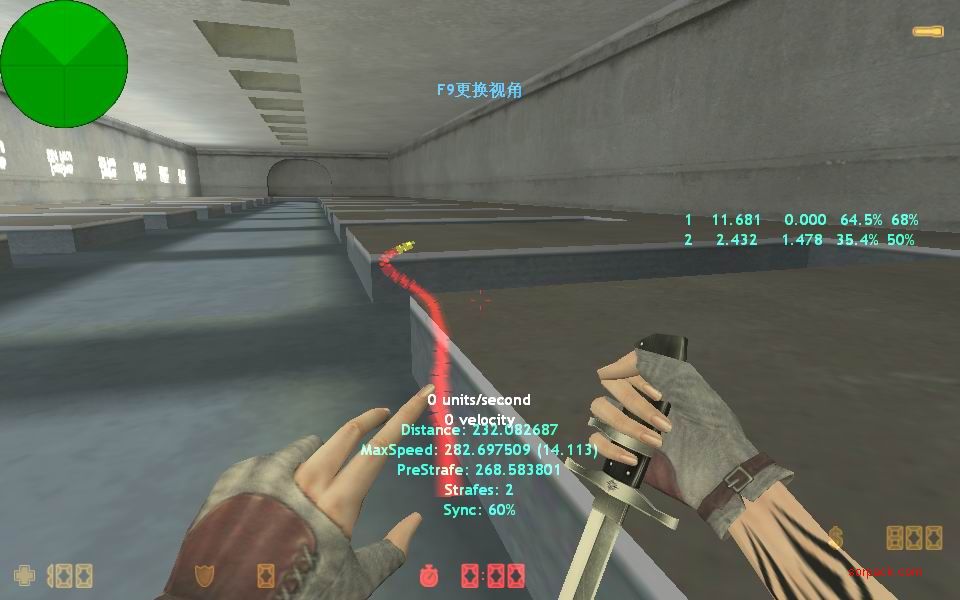Toggle the flashlight battery icon

coord(928,32)
